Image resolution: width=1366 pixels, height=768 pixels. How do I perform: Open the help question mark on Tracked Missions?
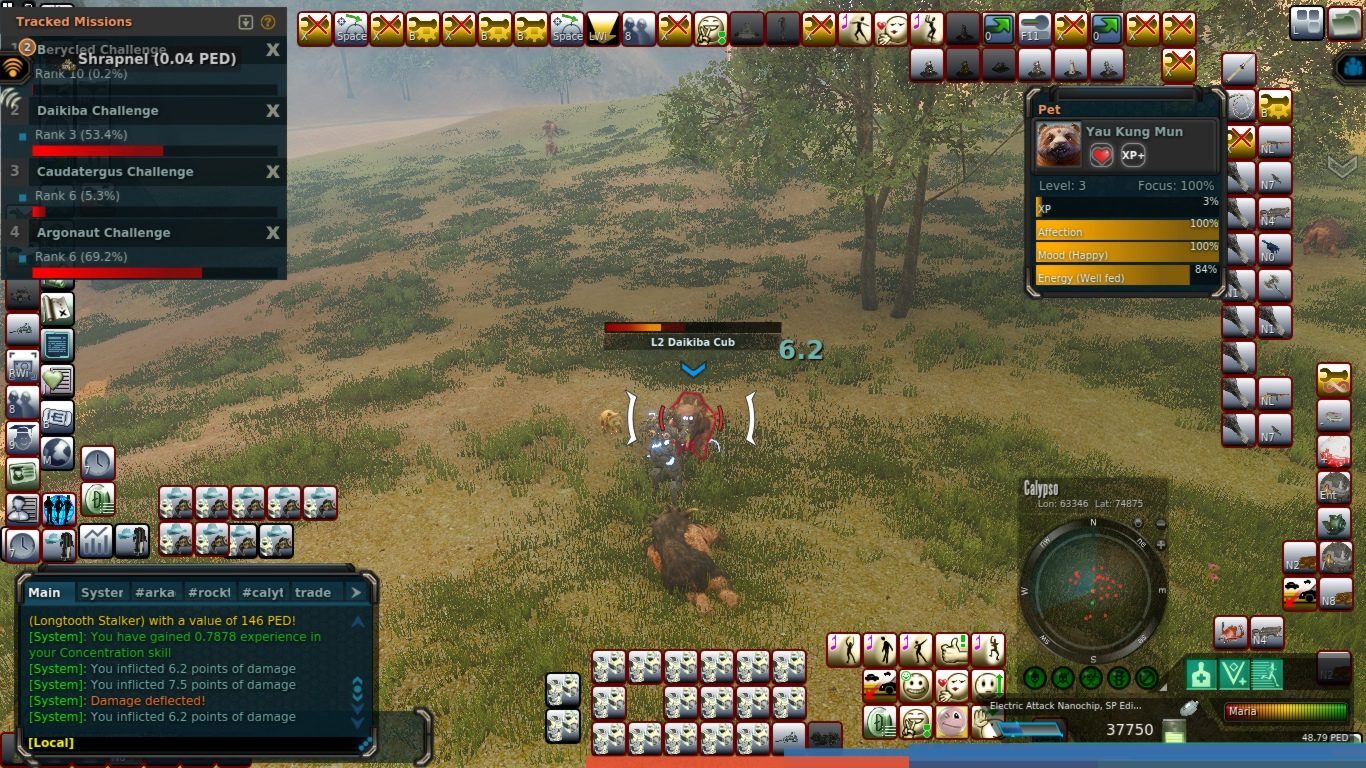point(268,21)
